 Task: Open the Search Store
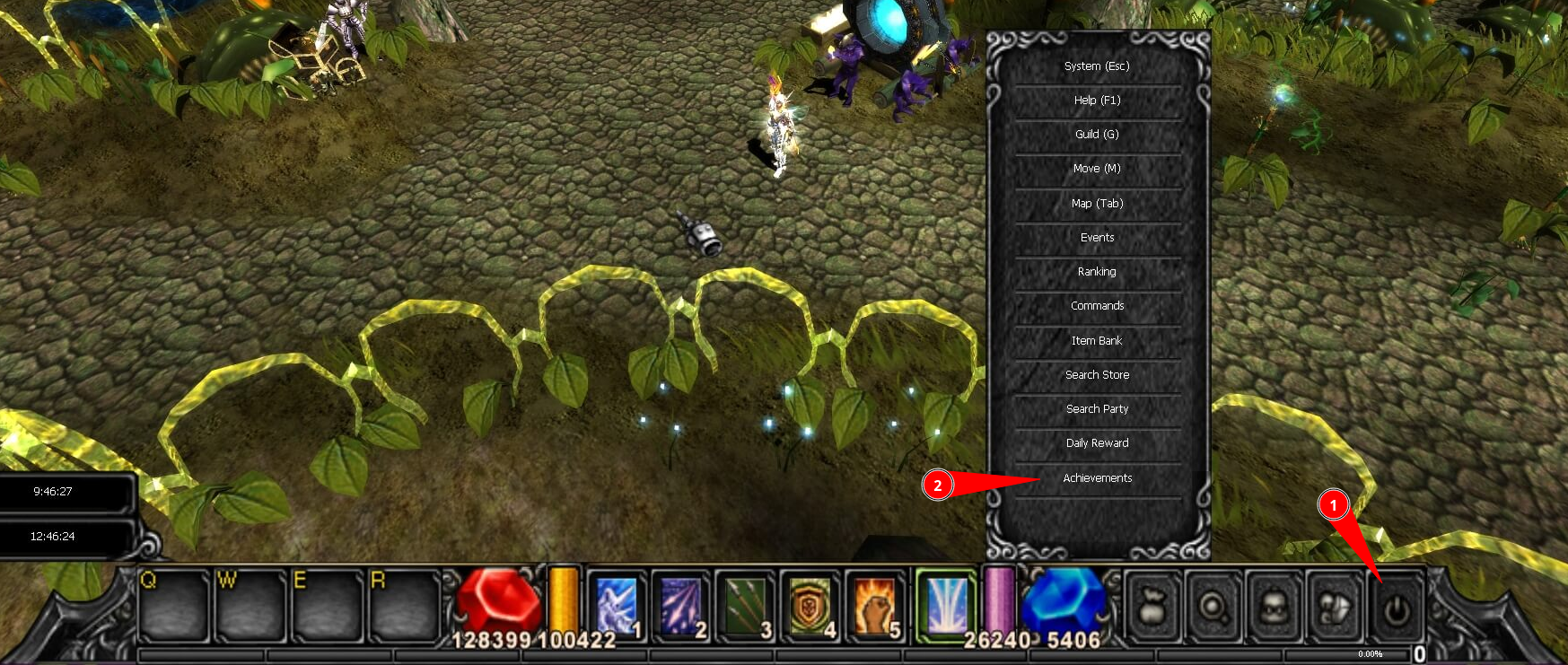[1097, 374]
